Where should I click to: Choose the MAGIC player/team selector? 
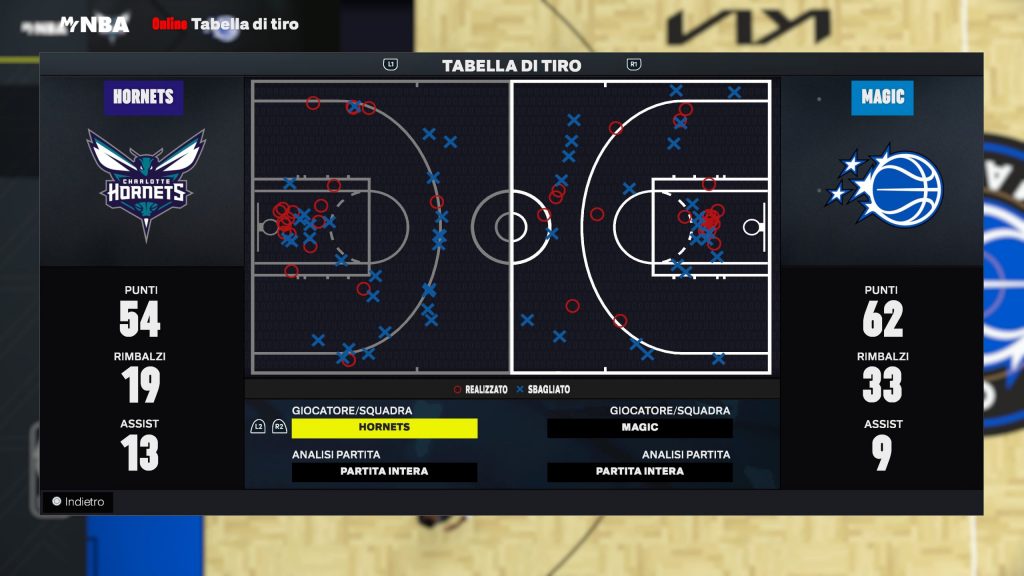pyautogui.click(x=640, y=428)
